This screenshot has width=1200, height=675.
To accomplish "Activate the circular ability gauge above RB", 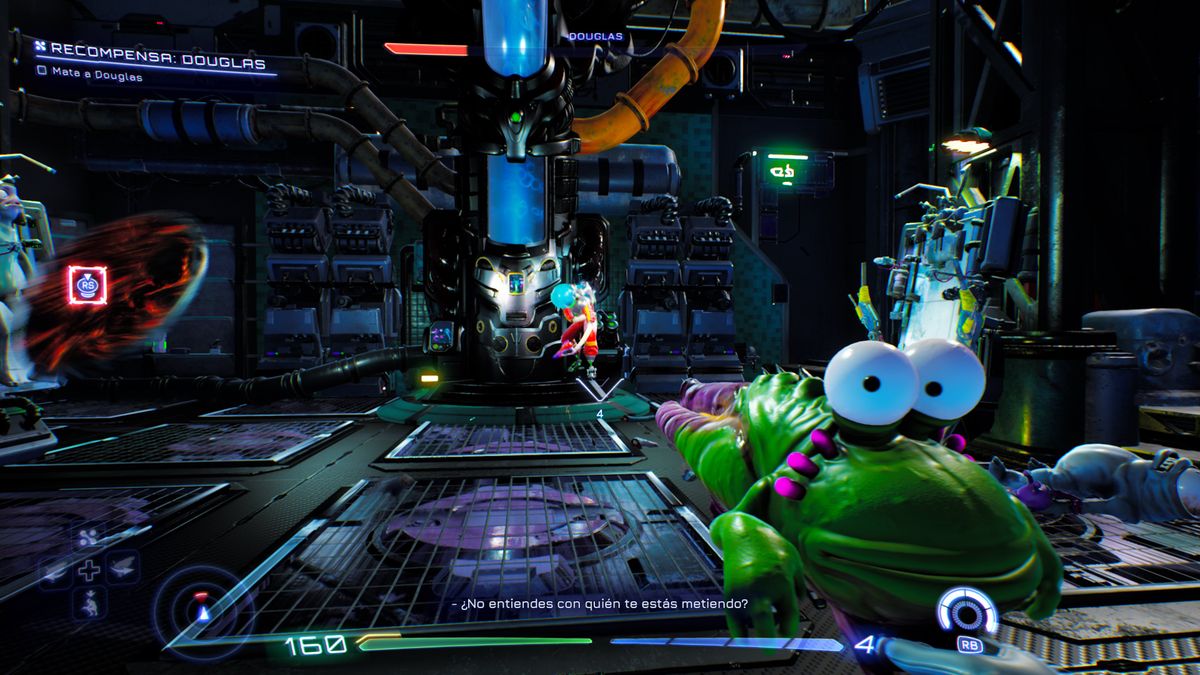I will (x=966, y=611).
